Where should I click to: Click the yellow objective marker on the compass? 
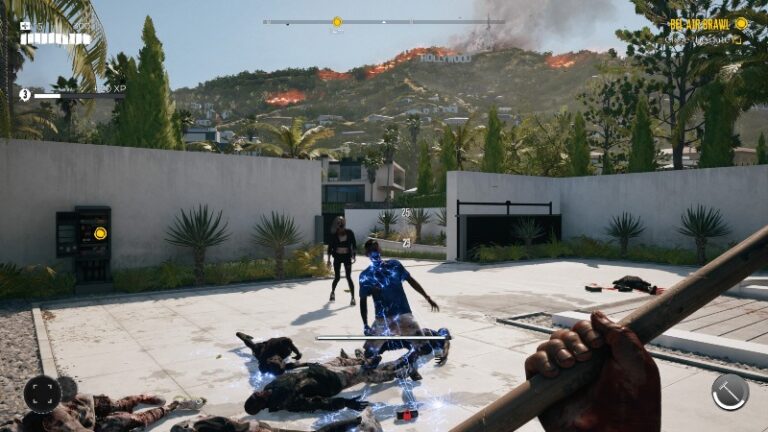pos(337,21)
